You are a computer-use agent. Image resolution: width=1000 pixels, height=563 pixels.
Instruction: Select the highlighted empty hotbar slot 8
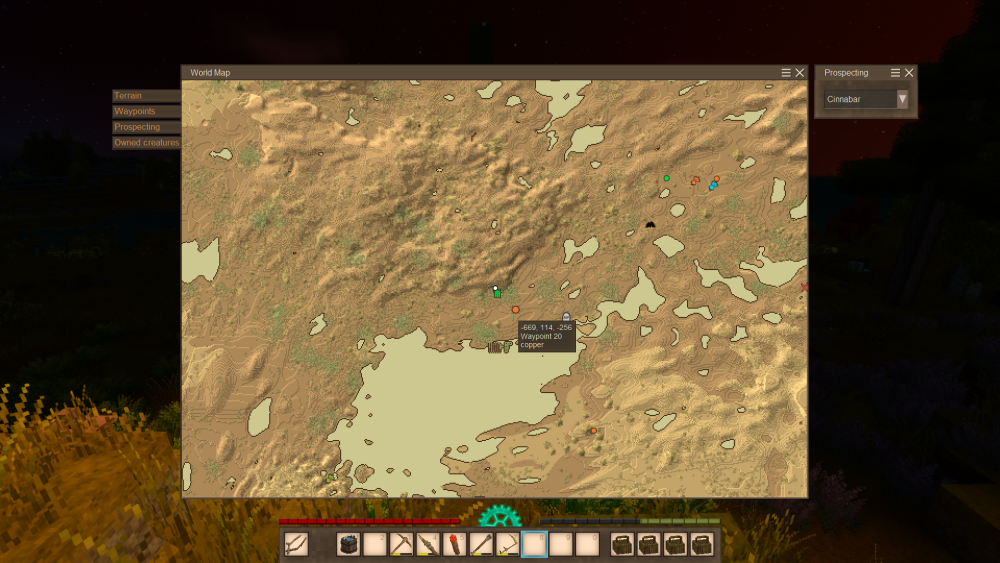(x=535, y=544)
